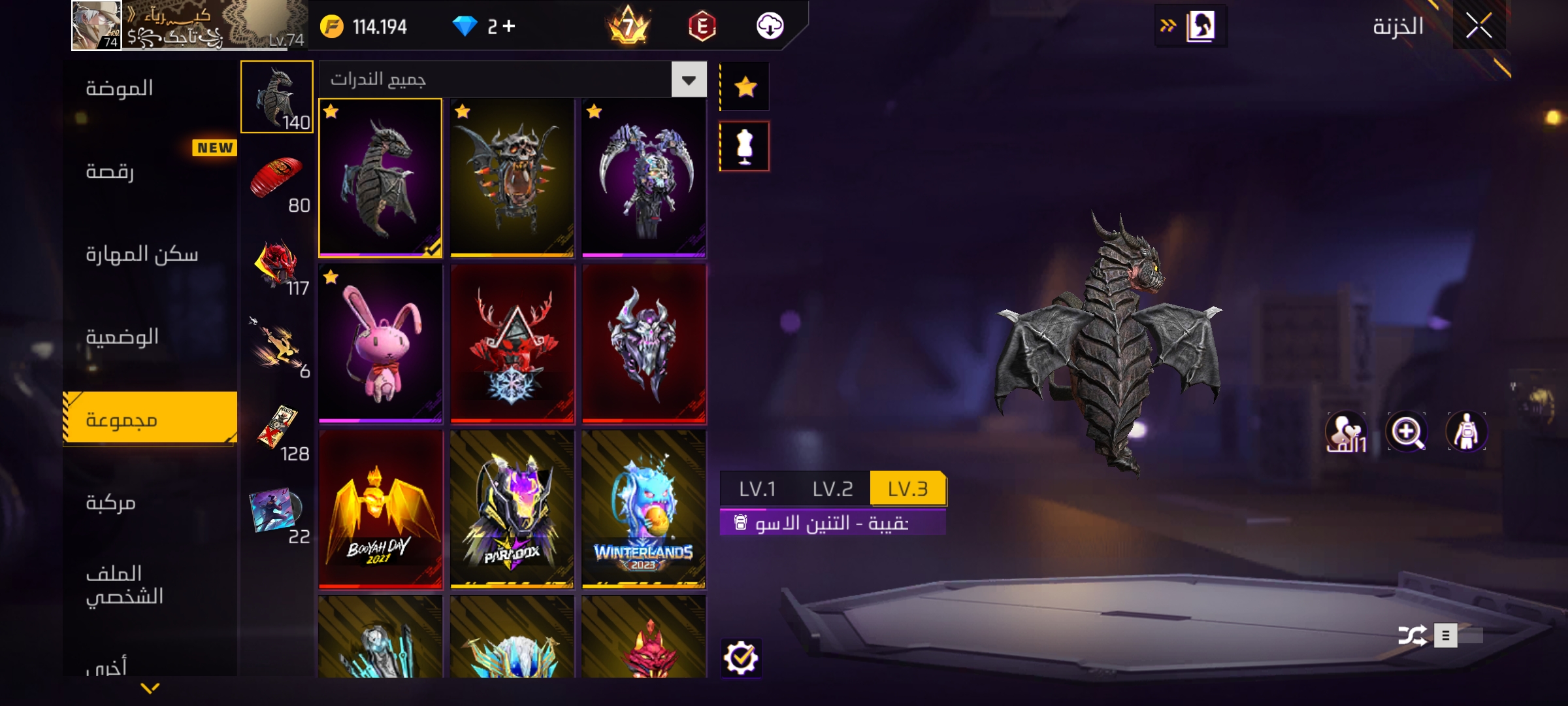Select the Paradox backpack tile
This screenshot has width=1568, height=706.
coord(512,509)
